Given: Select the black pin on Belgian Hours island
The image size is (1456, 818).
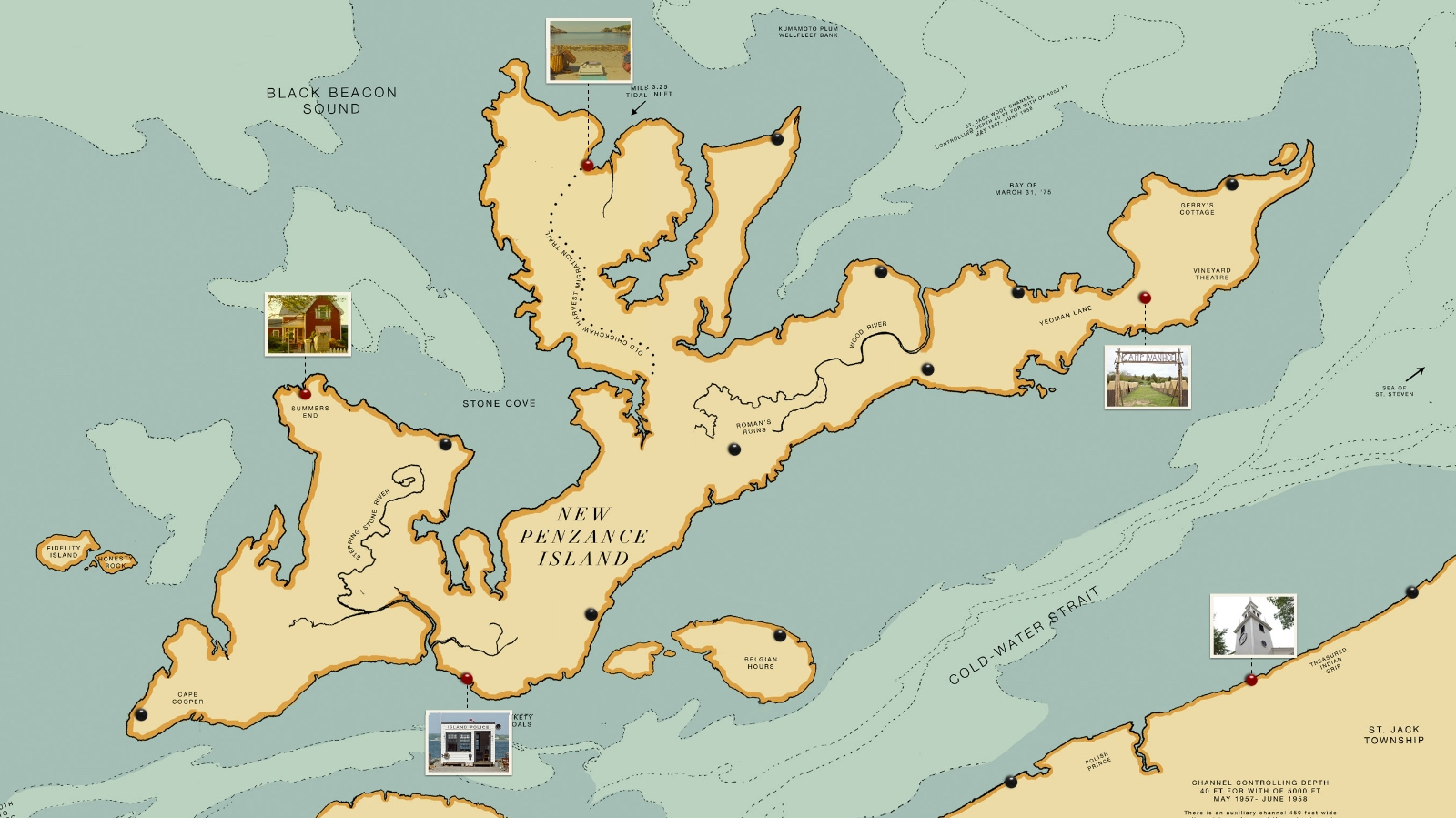Looking at the screenshot, I should [780, 635].
